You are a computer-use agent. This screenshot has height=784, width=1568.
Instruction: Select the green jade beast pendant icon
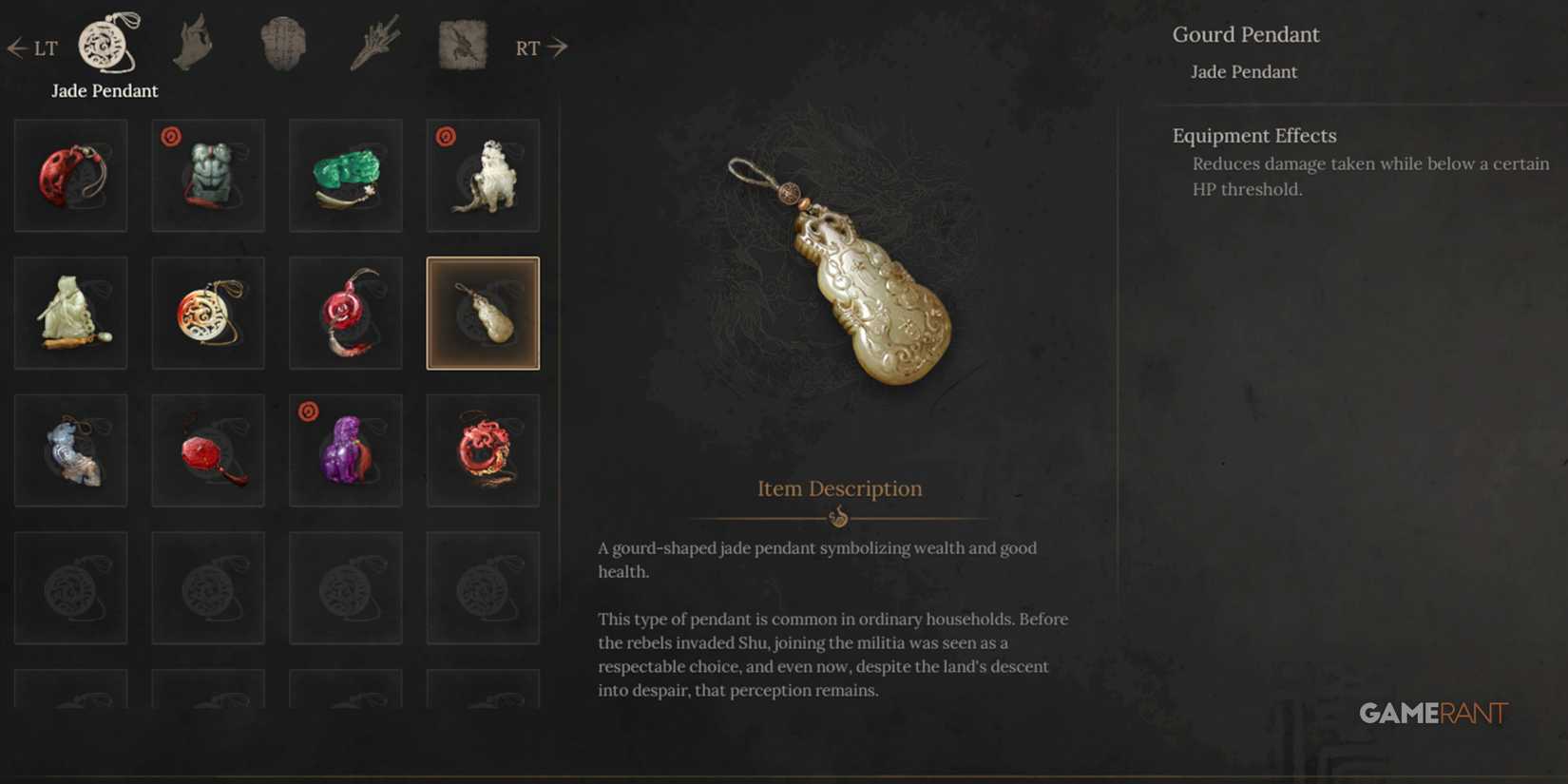click(x=345, y=175)
